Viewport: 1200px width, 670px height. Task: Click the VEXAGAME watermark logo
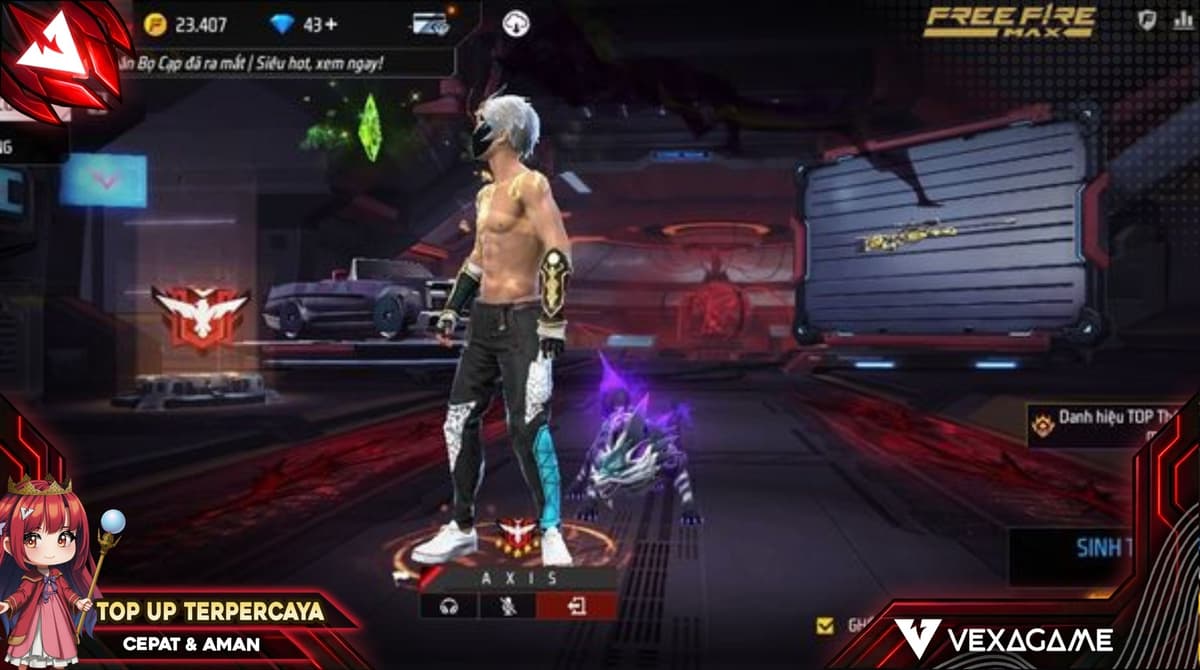click(x=1003, y=639)
